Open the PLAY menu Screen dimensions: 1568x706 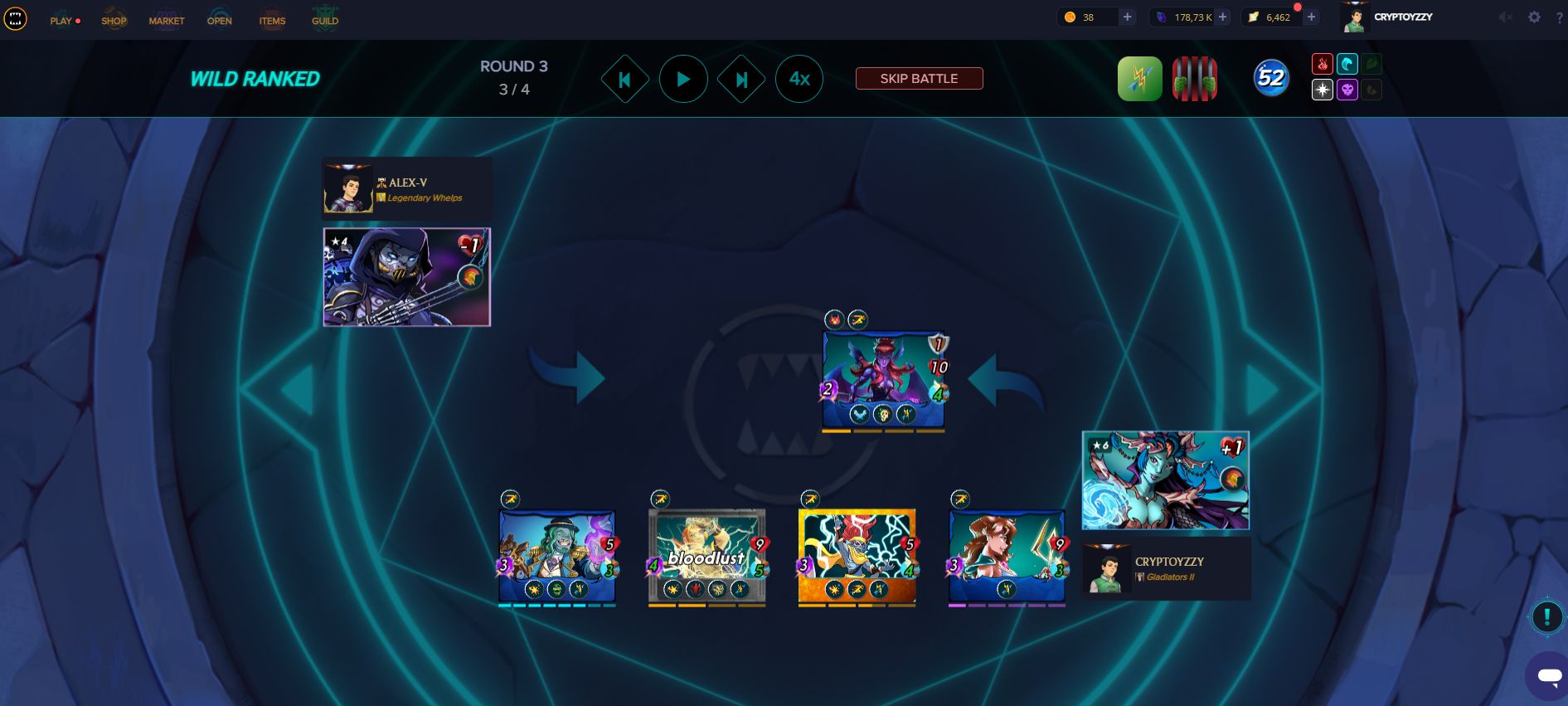(x=61, y=21)
